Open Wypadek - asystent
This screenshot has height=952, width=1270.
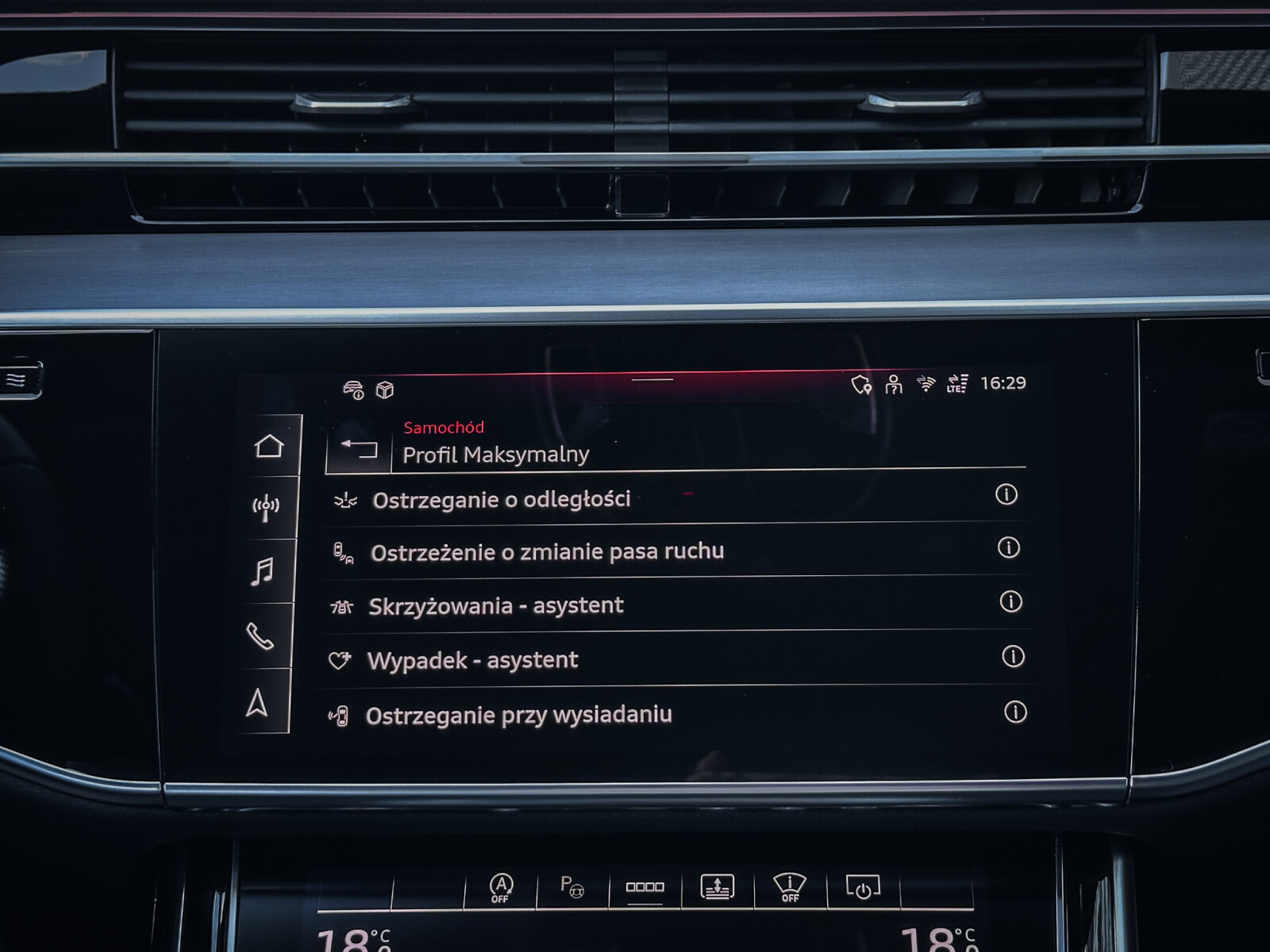click(x=472, y=661)
